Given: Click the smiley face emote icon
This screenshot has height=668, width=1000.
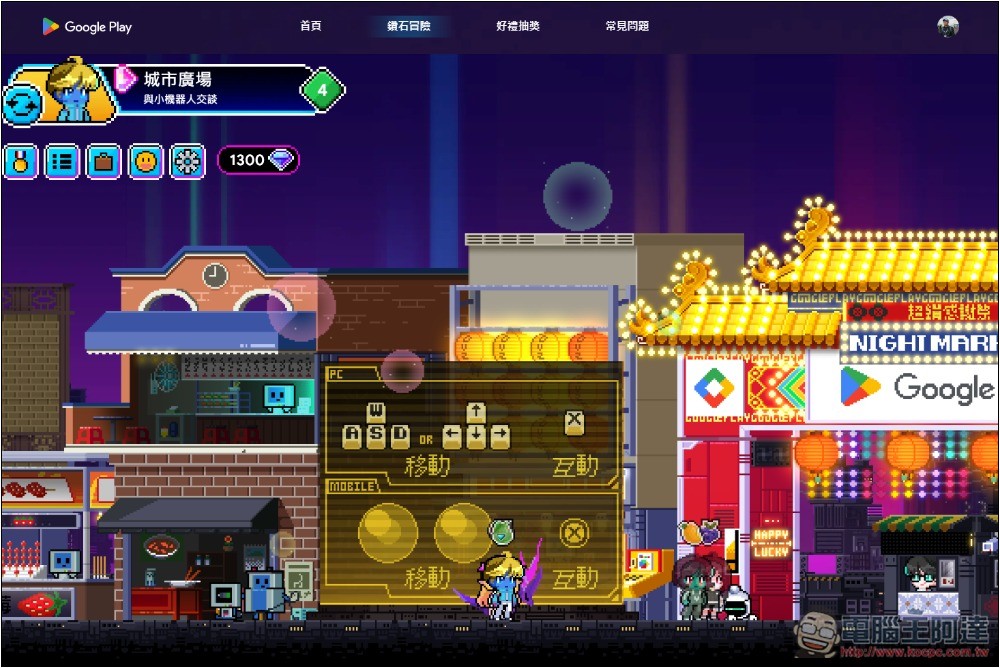Looking at the screenshot, I should click(146, 160).
